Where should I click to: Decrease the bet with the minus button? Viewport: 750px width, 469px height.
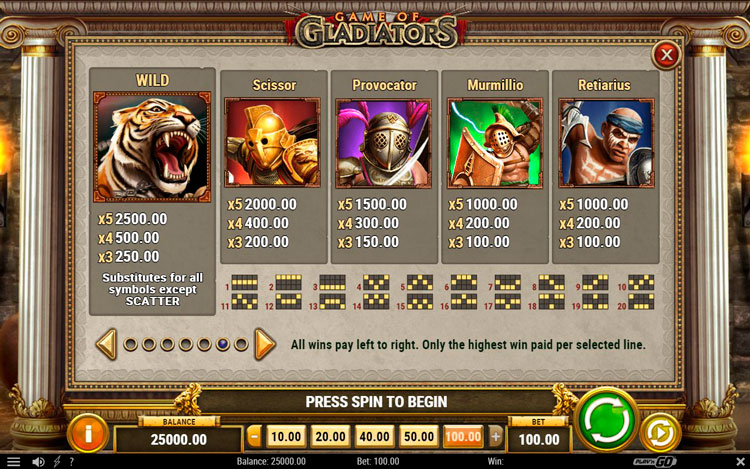[254, 436]
